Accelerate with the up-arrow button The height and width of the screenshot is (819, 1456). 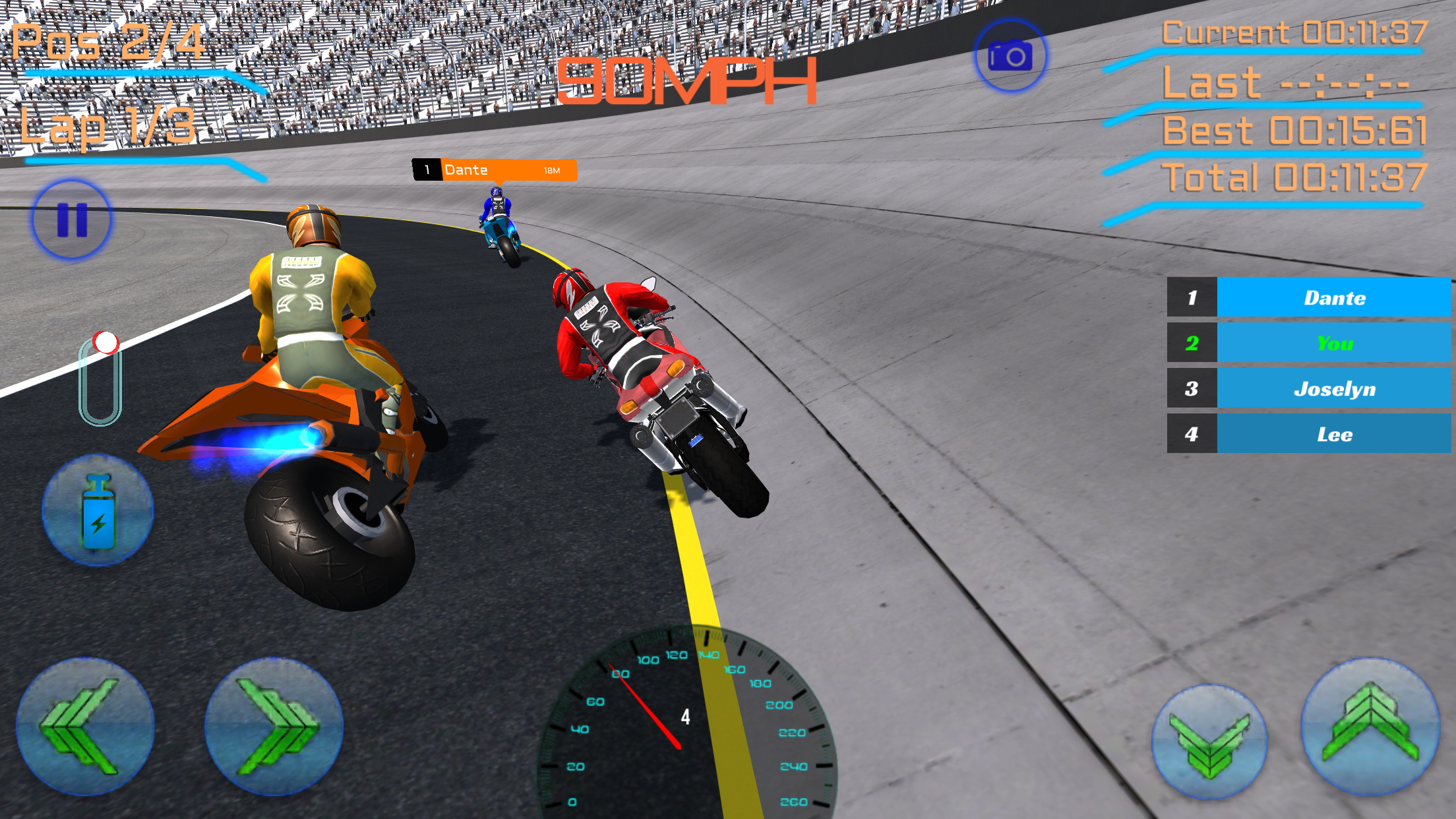click(x=1370, y=726)
